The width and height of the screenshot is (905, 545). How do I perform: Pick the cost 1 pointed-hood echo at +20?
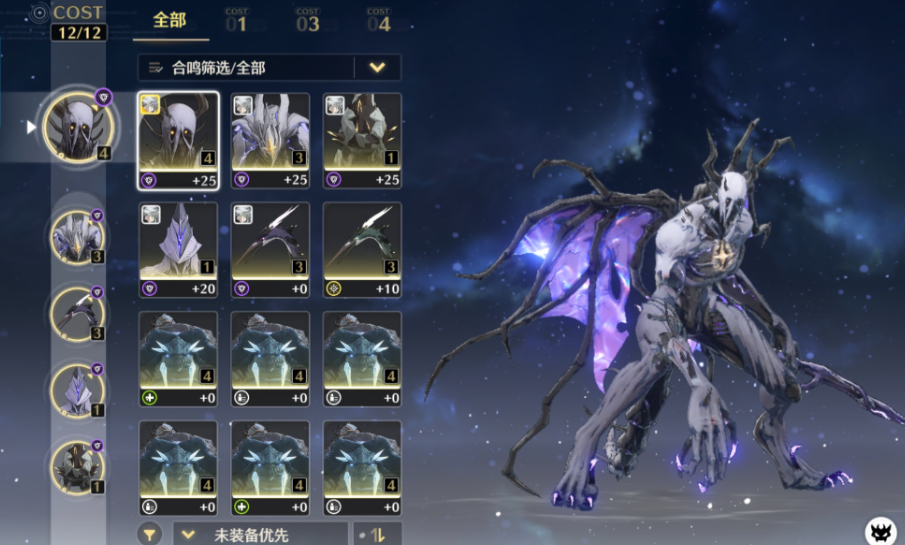click(x=178, y=250)
